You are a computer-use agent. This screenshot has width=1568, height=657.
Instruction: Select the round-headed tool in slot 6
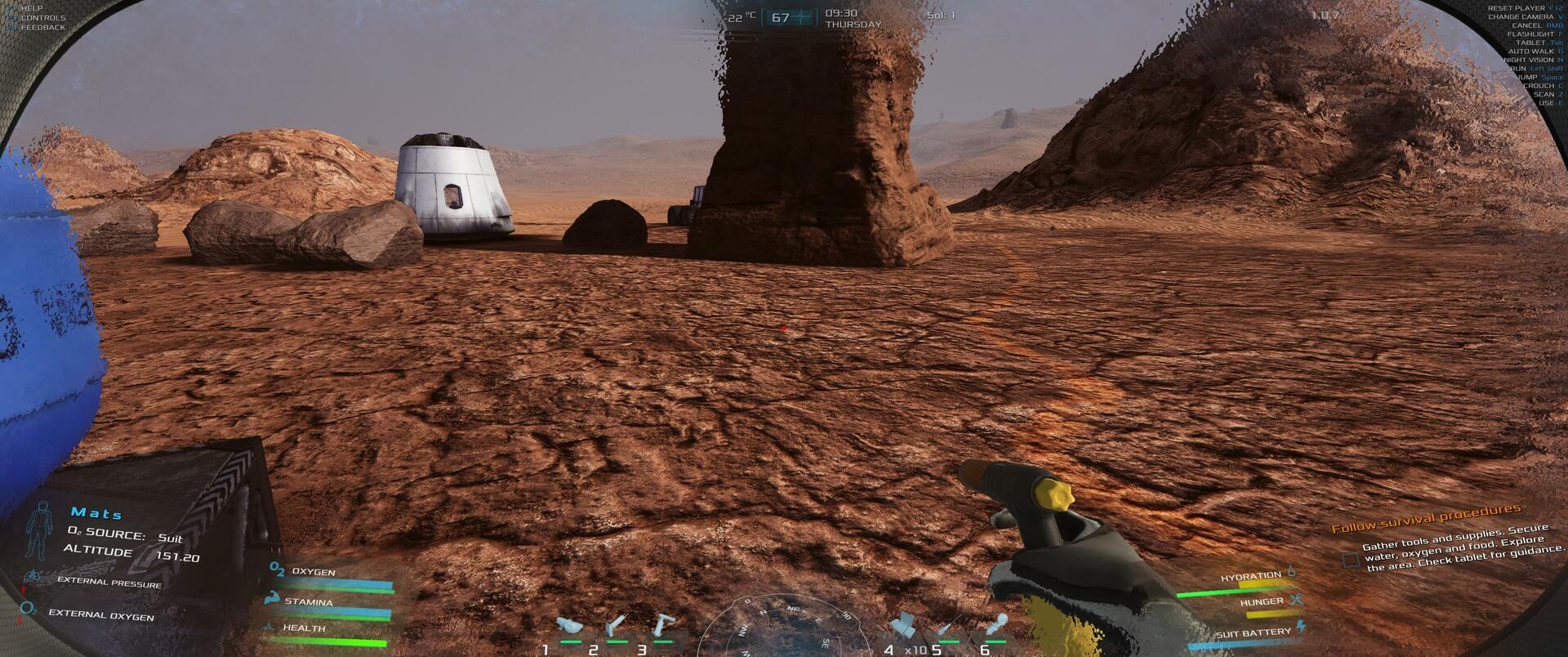pos(997,627)
